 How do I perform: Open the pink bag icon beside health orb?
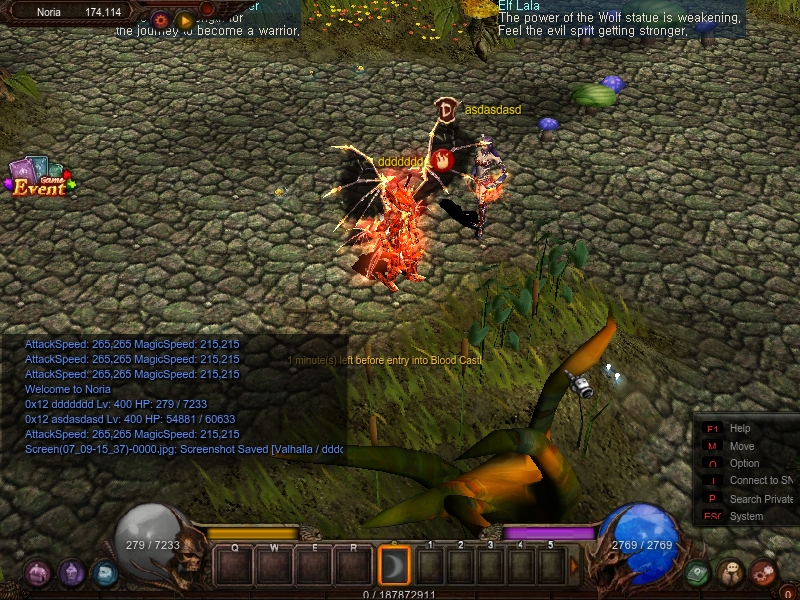tap(38, 573)
